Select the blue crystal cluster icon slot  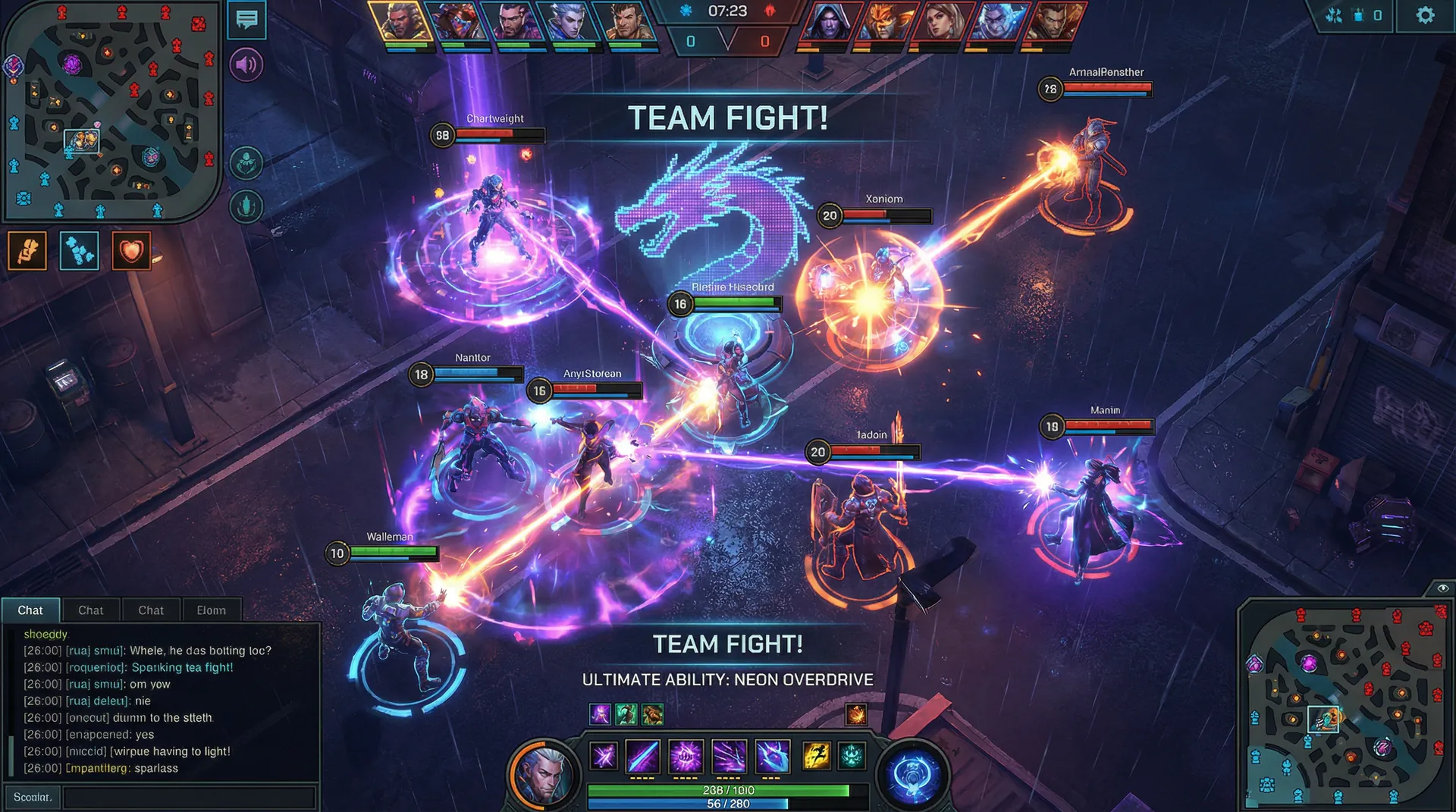click(80, 251)
